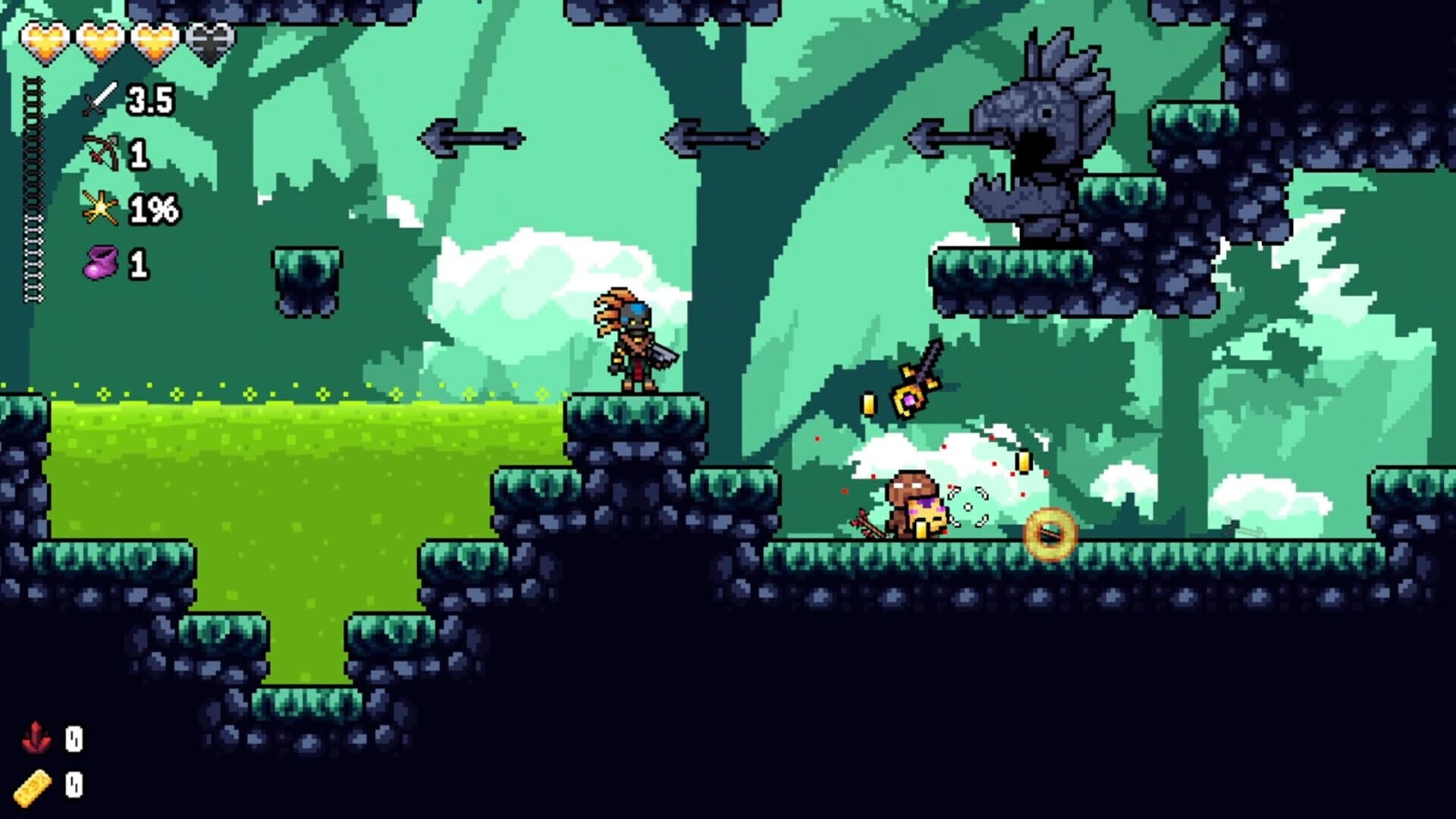
Task: Click the star critical chance icon
Action: 99,209
